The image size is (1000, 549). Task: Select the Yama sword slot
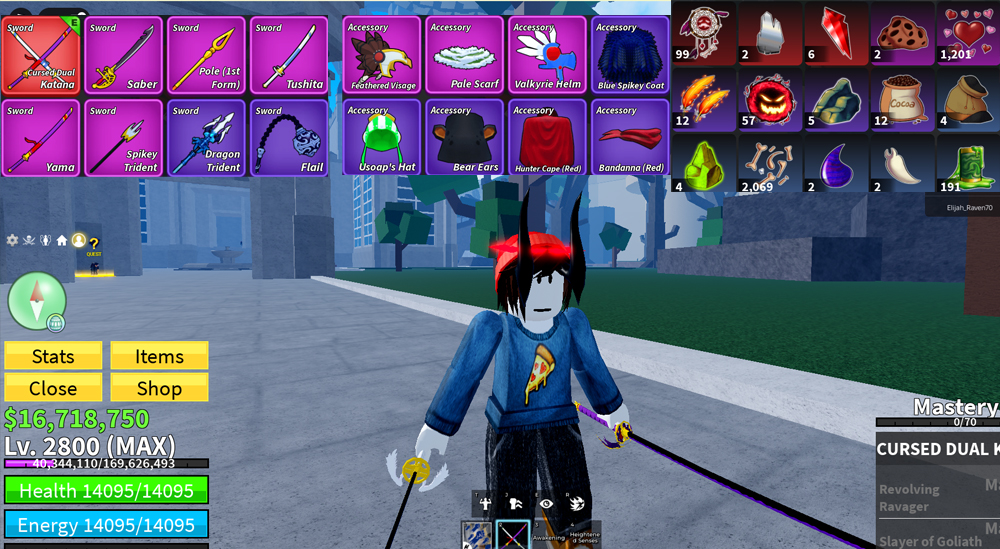pos(41,138)
